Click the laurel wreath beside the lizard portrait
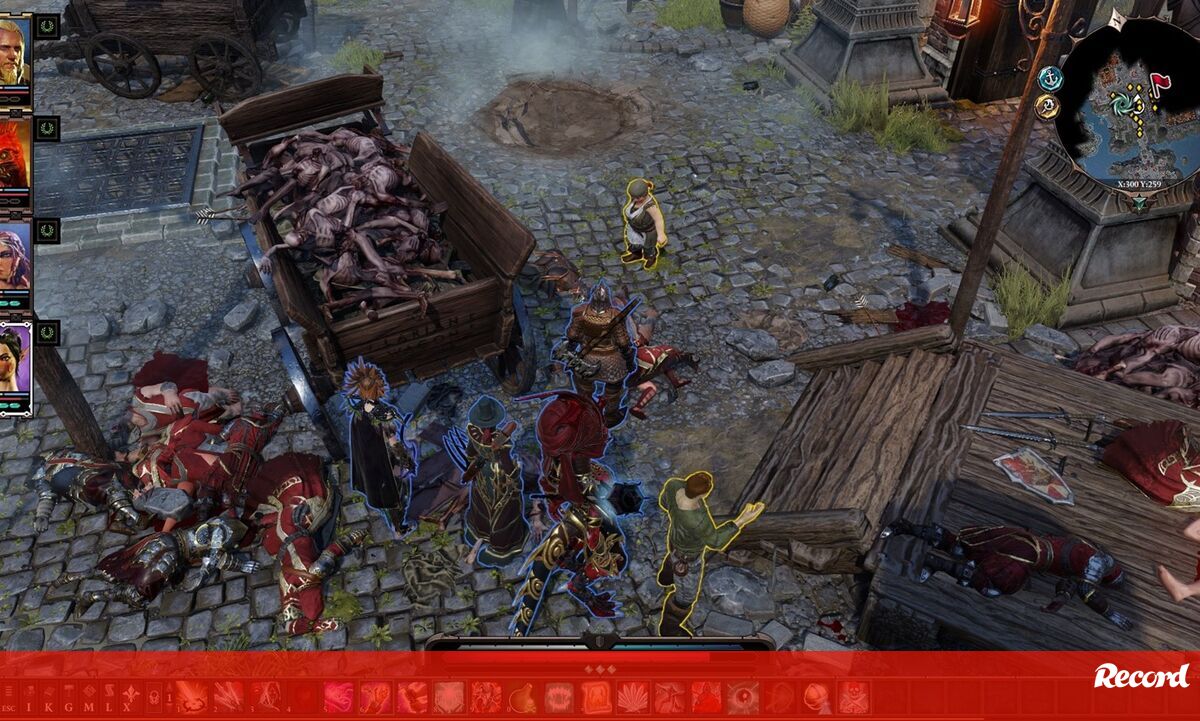This screenshot has height=721, width=1200. tap(47, 129)
